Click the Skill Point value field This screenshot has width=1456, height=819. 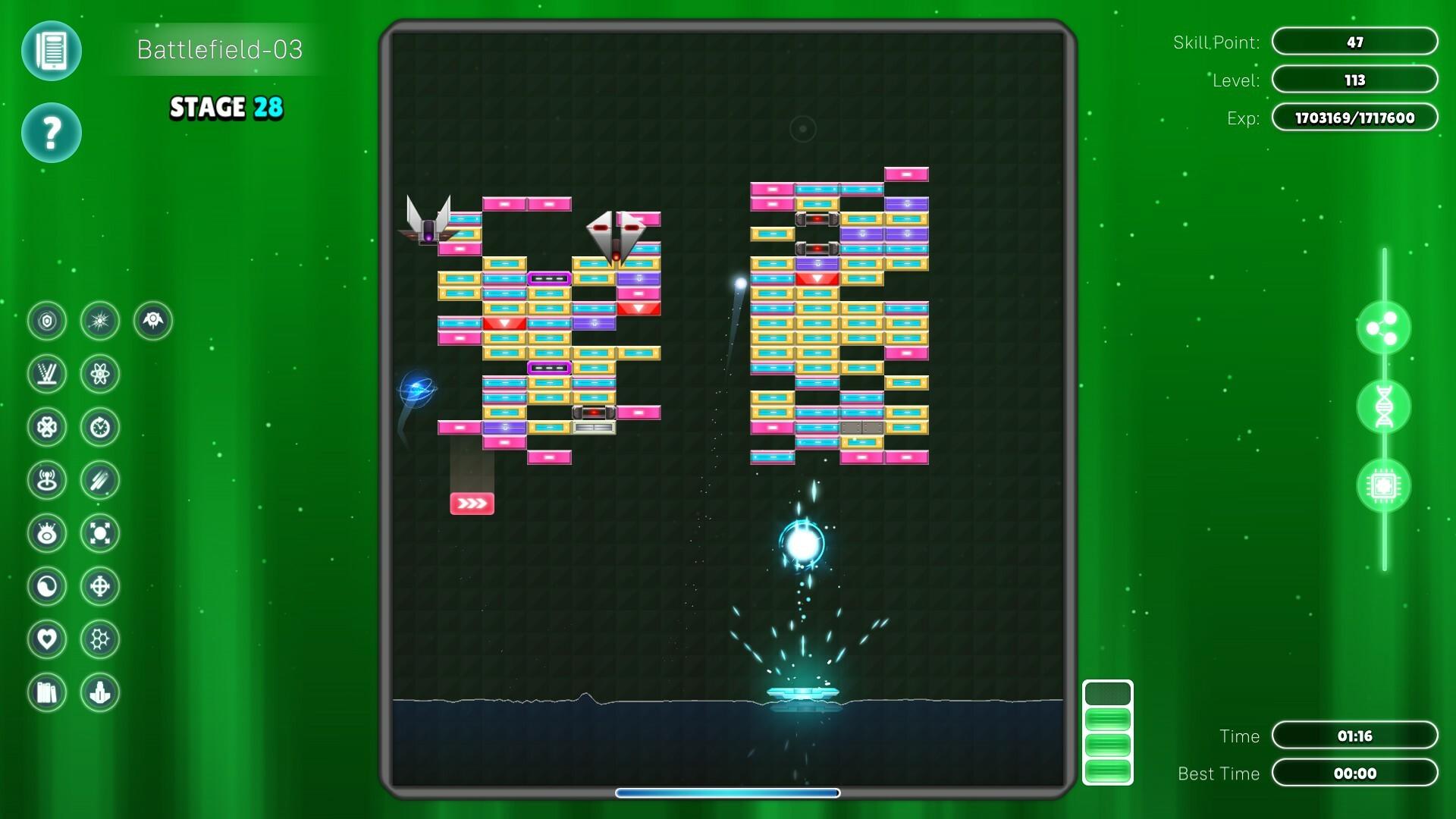(1355, 42)
